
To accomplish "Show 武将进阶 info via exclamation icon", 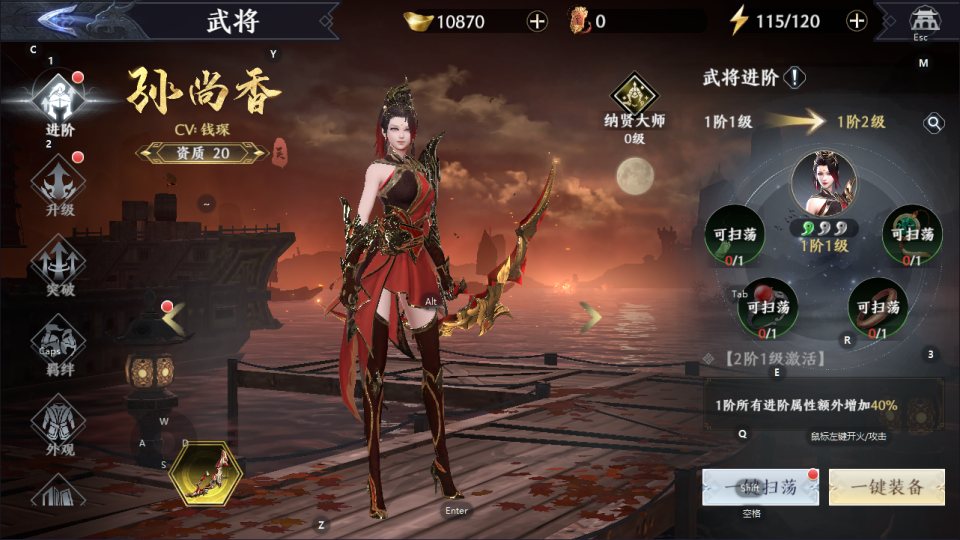I will [795, 78].
